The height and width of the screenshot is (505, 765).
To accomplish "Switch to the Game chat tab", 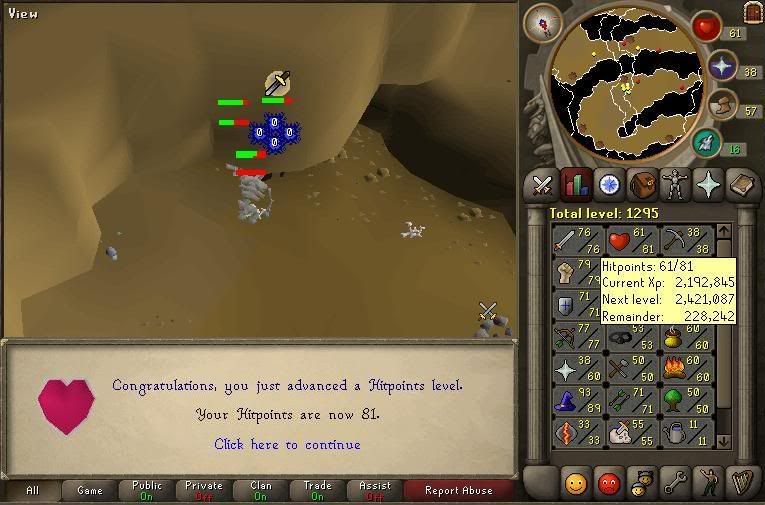I will (90, 490).
